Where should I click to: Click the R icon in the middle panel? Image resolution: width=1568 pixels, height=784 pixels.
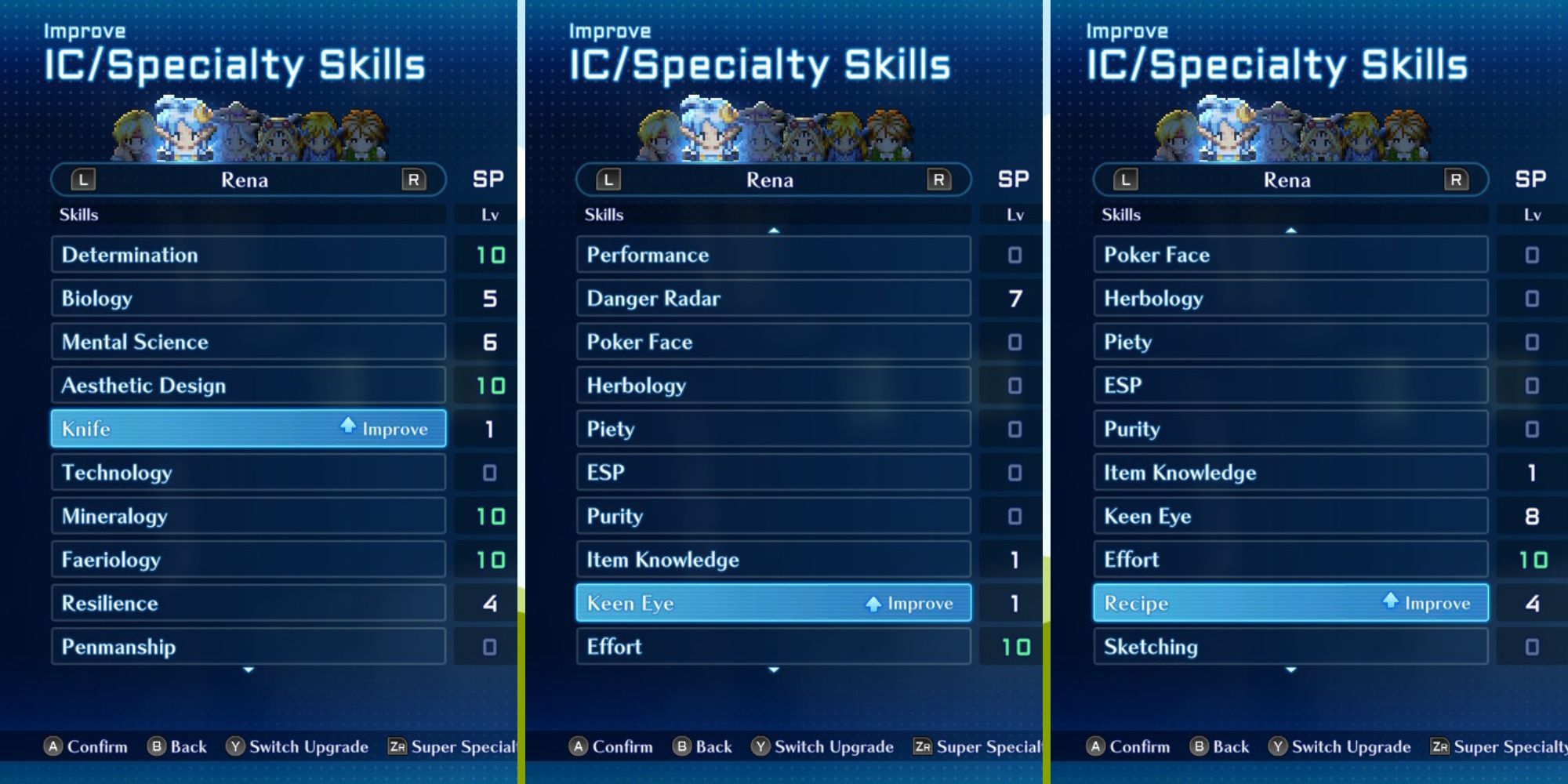938,180
